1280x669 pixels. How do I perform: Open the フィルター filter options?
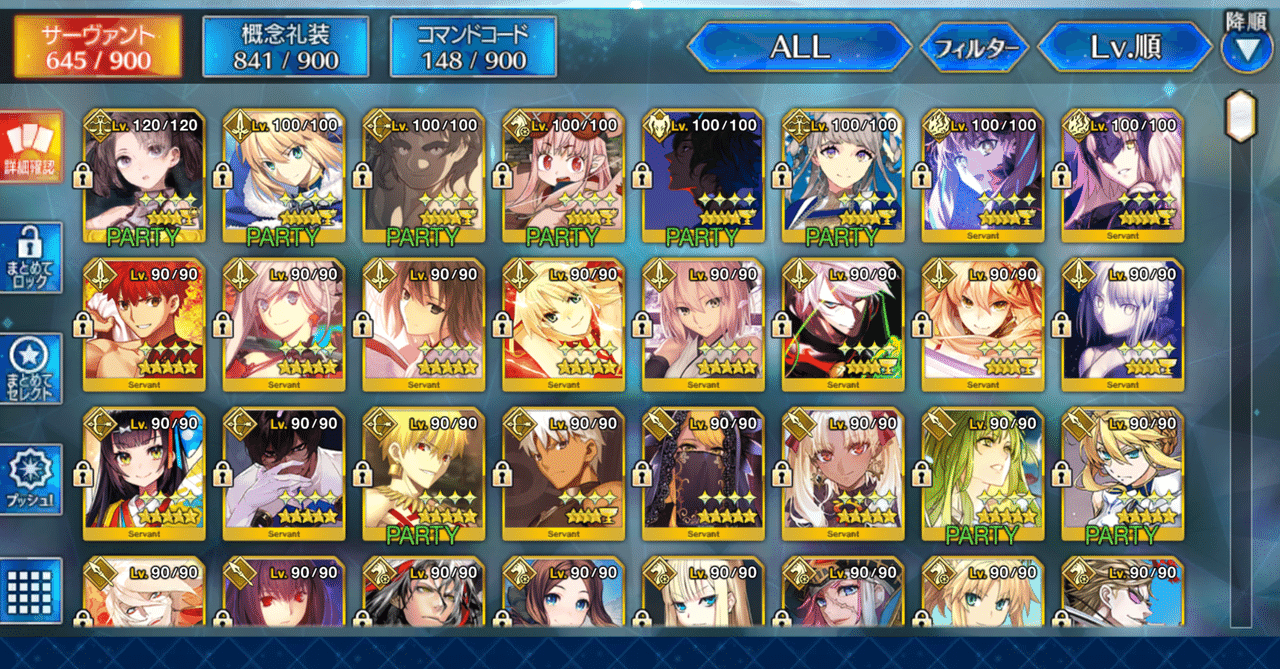pos(975,47)
